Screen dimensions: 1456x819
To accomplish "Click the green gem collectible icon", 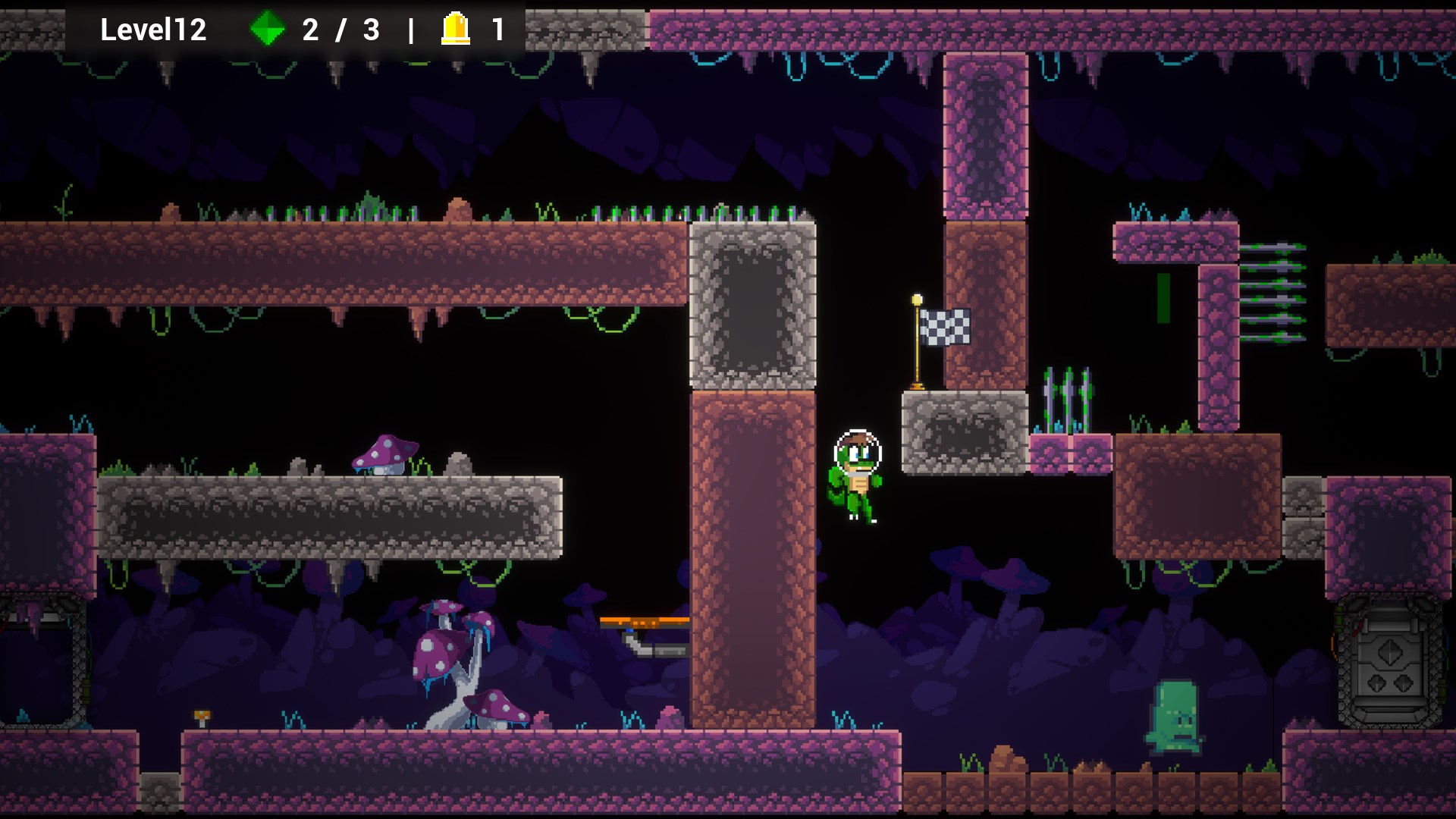I will pos(267,30).
